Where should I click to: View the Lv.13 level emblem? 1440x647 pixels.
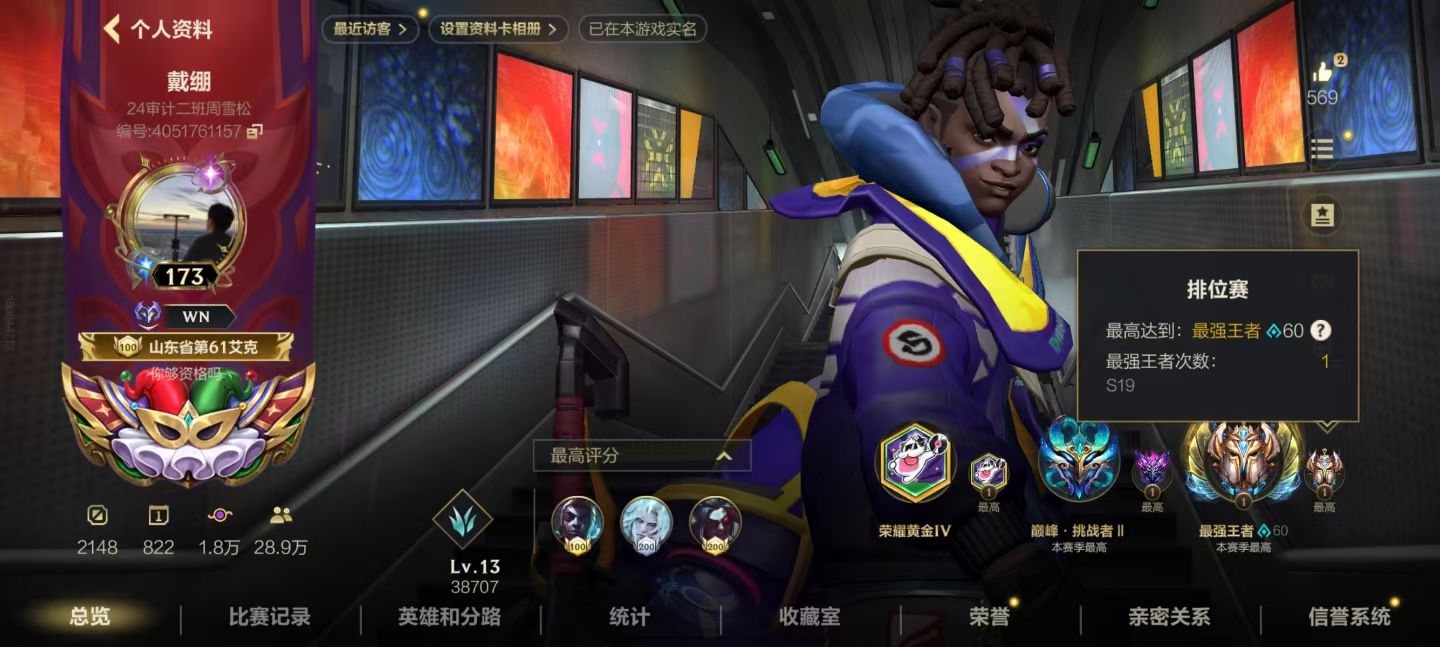coord(462,521)
